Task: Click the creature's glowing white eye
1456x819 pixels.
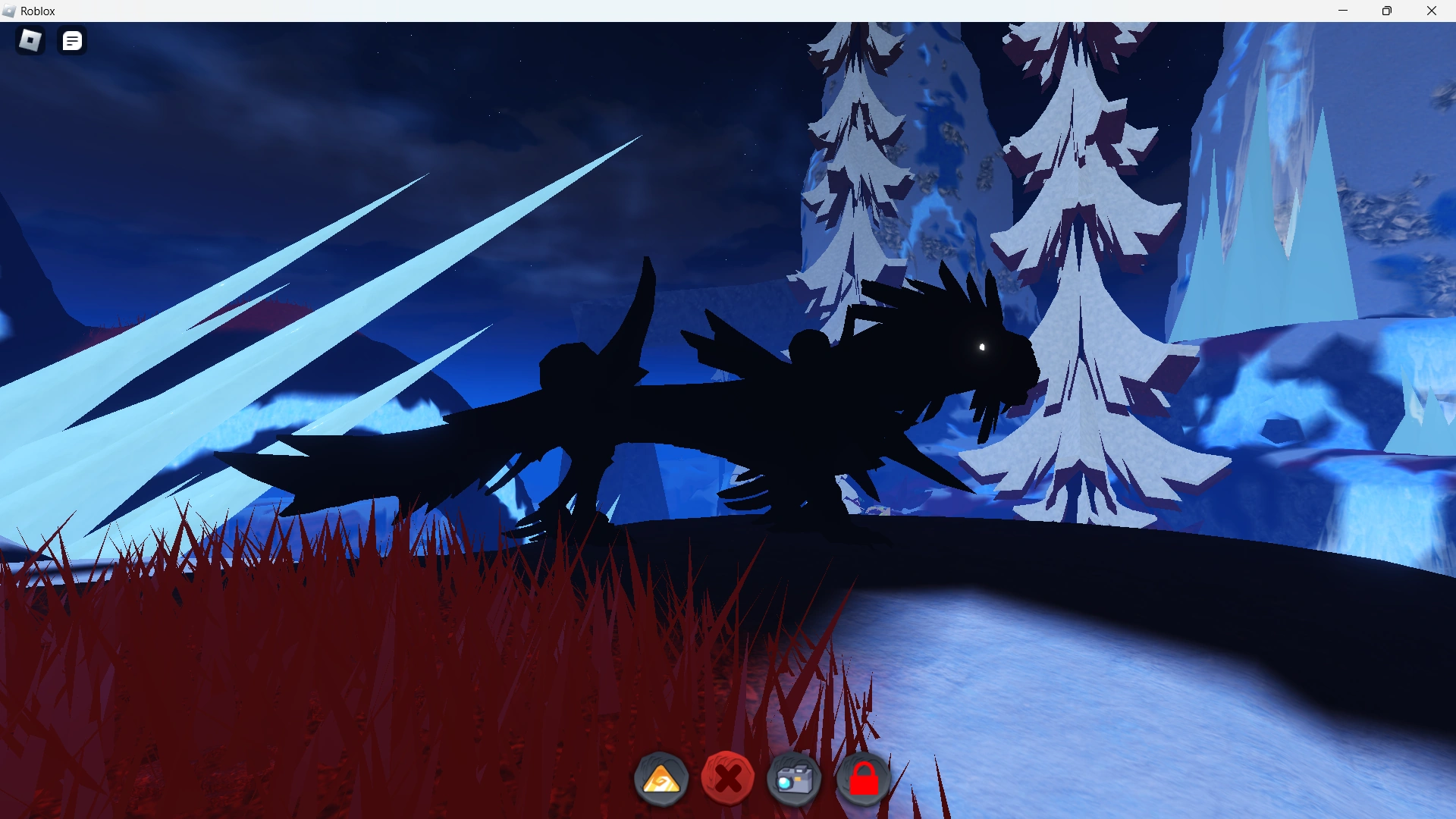Action: pos(982,347)
